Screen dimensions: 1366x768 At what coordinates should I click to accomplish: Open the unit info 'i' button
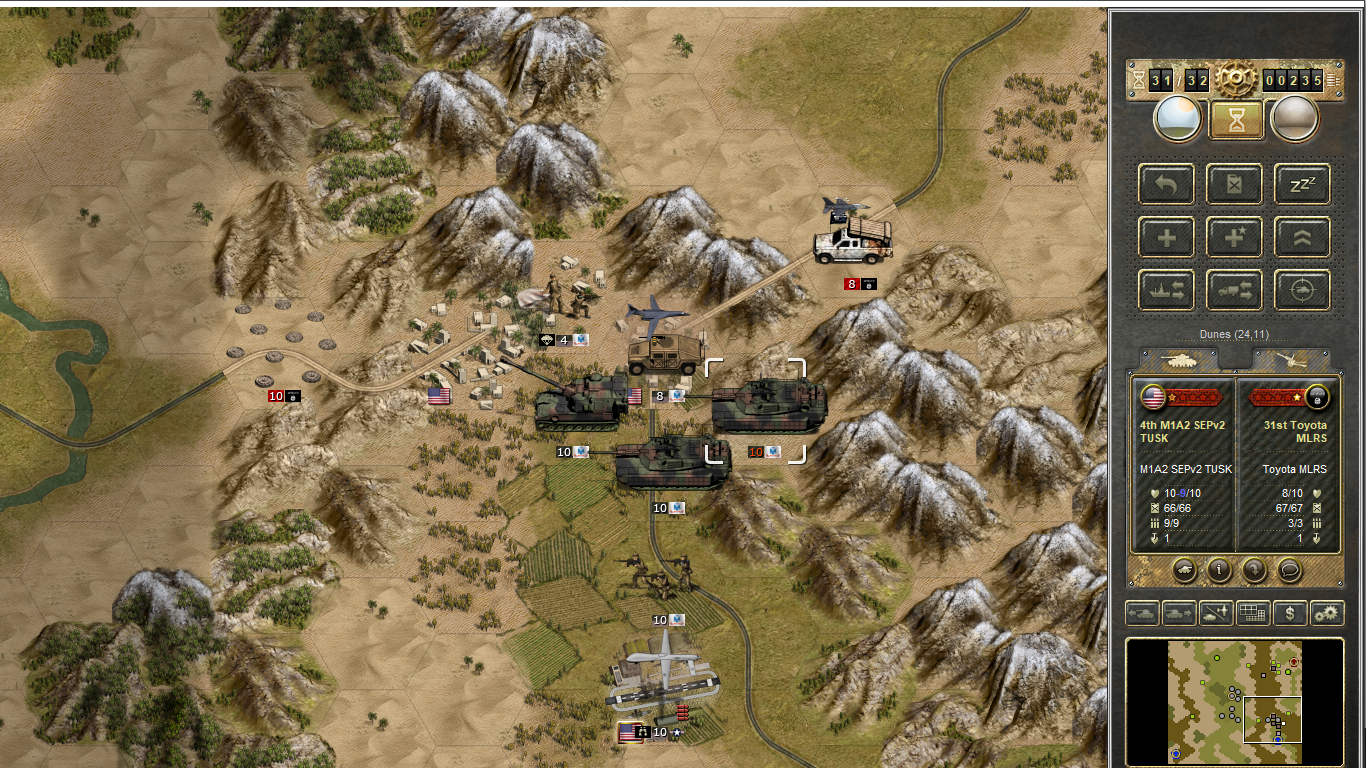(x=1219, y=570)
